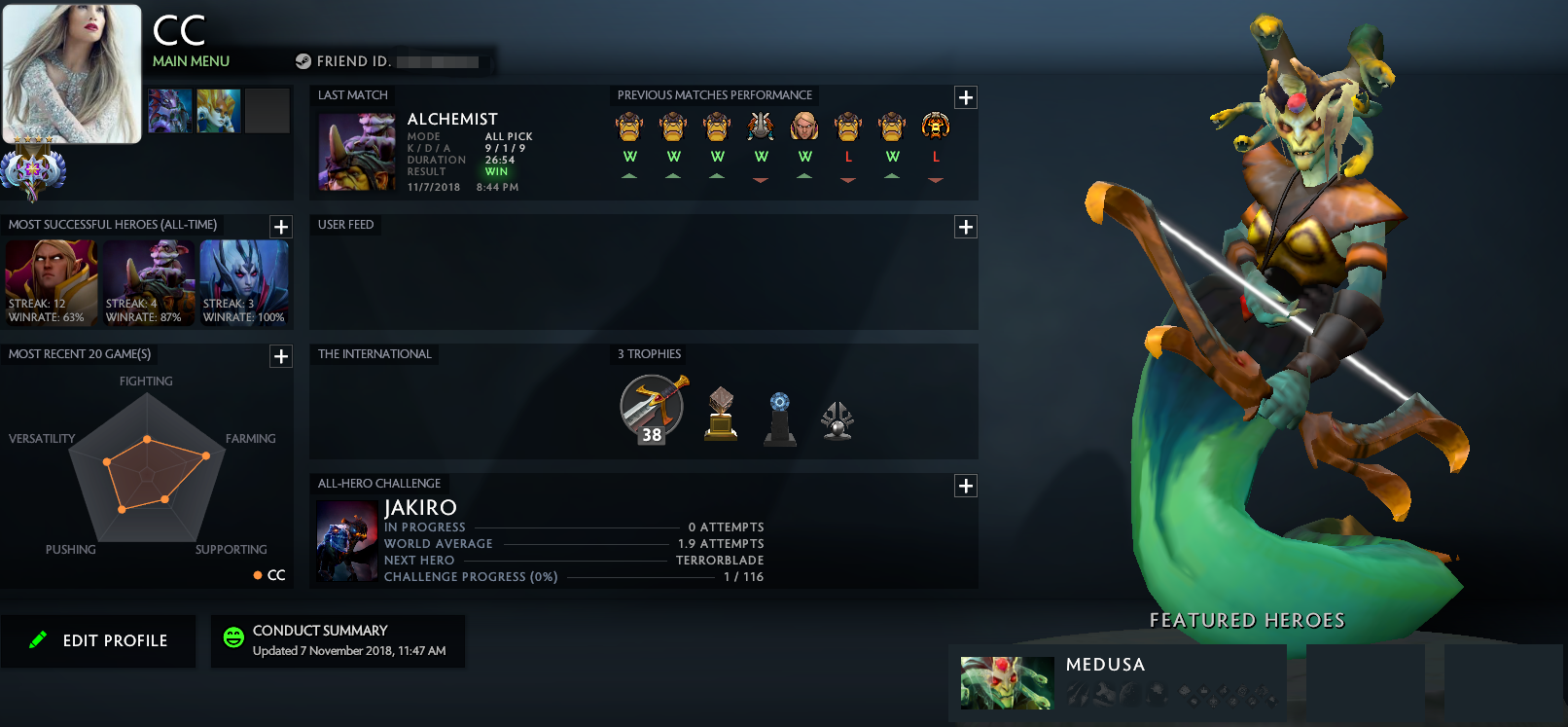Expand the Most Successful Heroes panel
Viewport: 1568px width, 727px height.
281,227
